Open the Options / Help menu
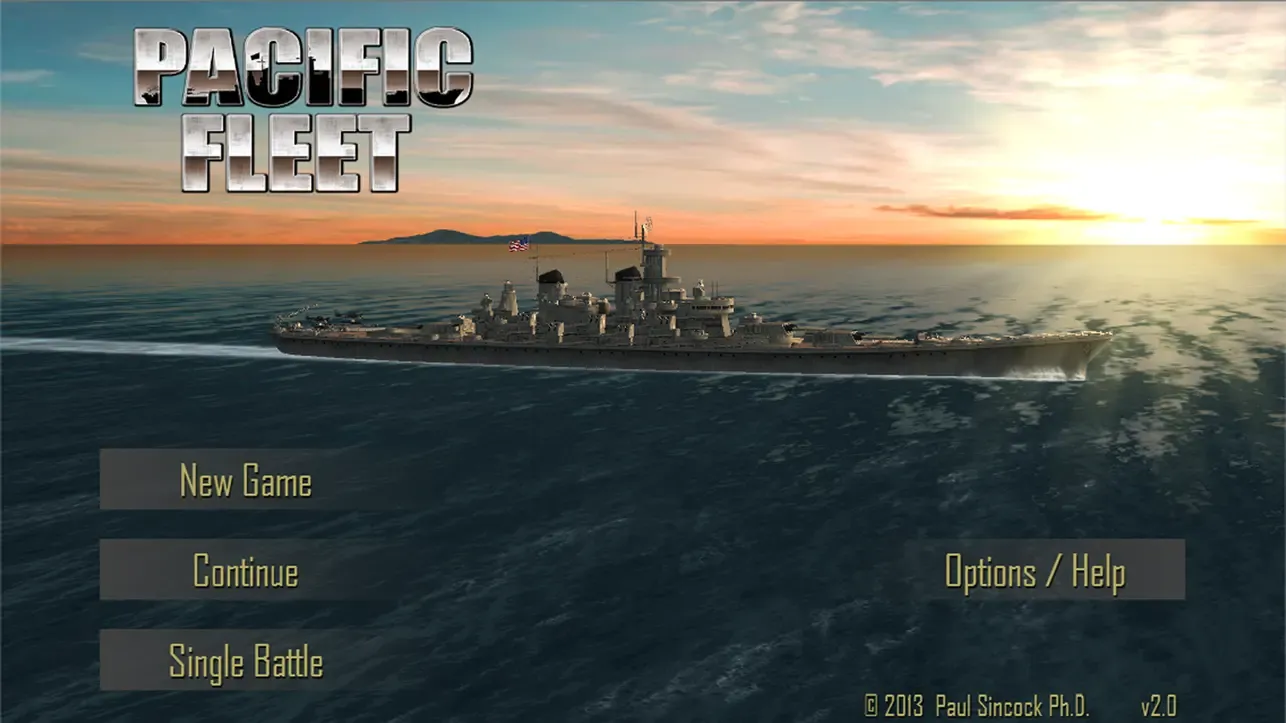1286x723 pixels. click(1035, 571)
